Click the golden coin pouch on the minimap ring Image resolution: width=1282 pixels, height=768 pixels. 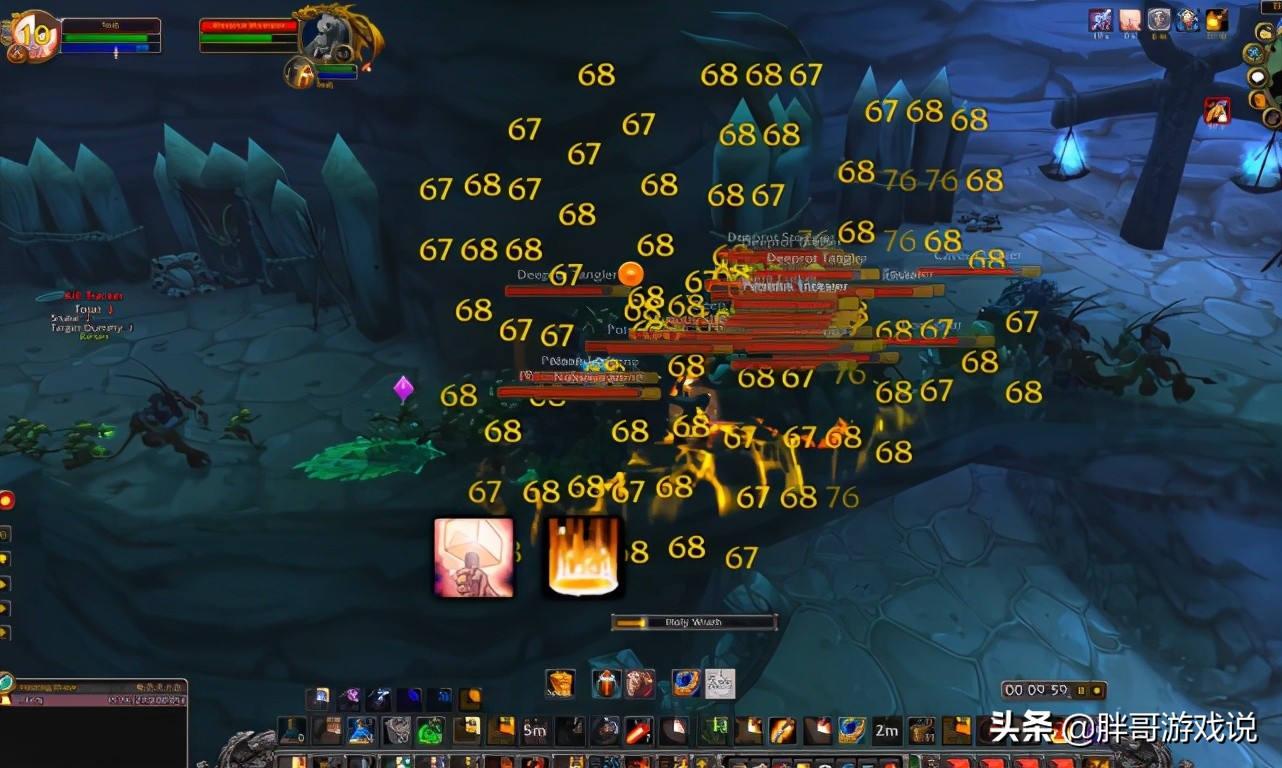(1264, 32)
